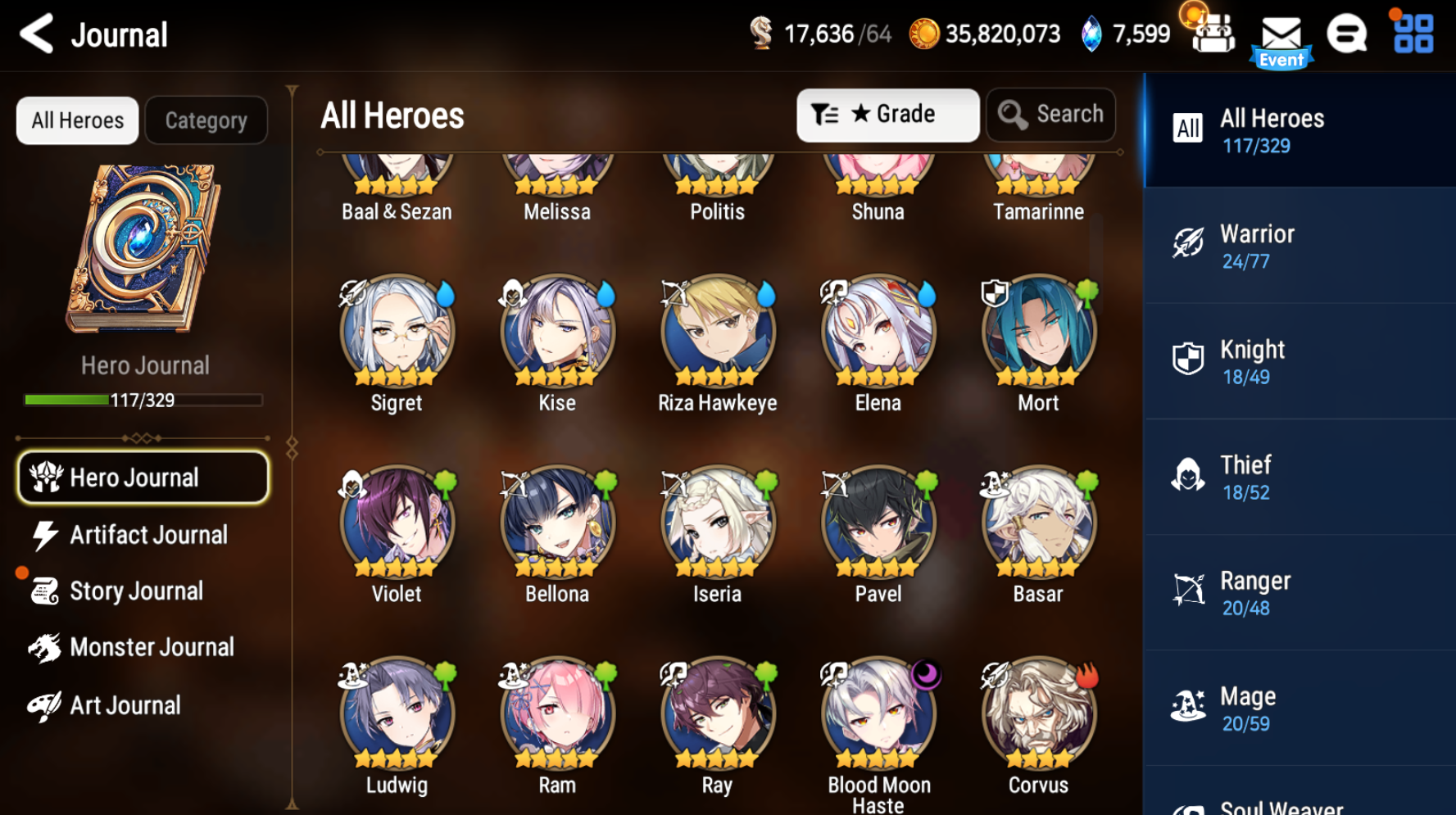Screen dimensions: 1456x815
Task: Click the gold coin currency icon
Action: click(925, 34)
